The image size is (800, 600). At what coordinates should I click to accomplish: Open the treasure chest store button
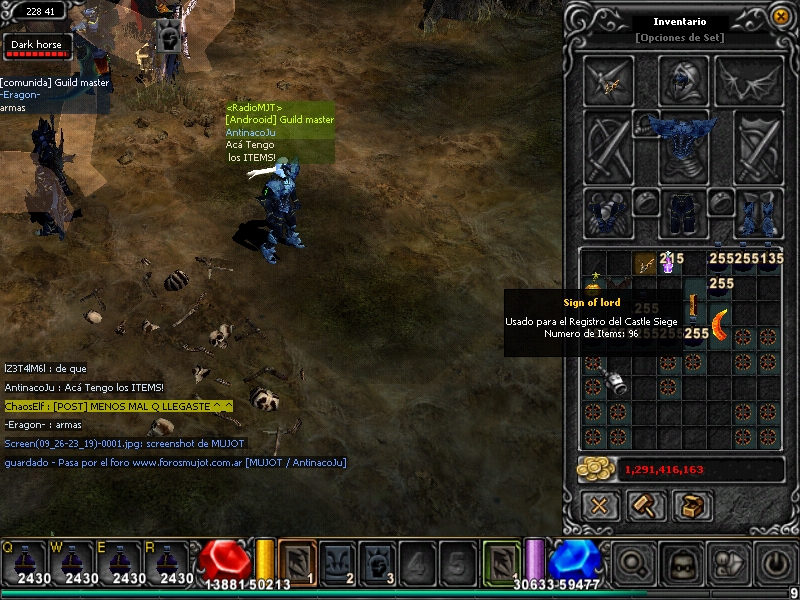(692, 505)
